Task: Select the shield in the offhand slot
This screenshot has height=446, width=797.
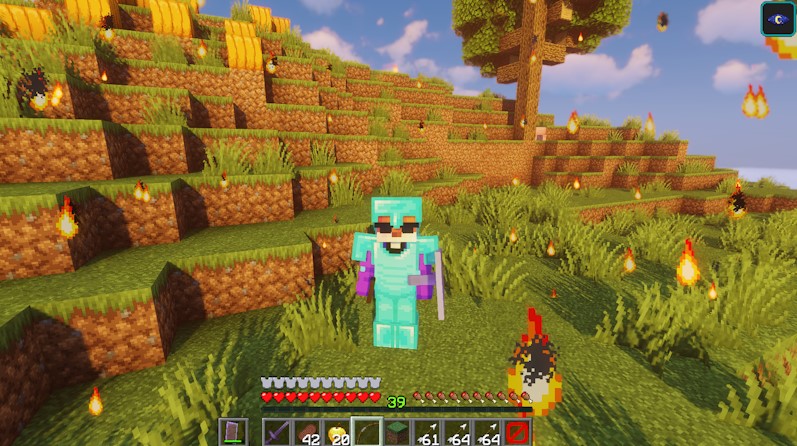Action: 232,432
